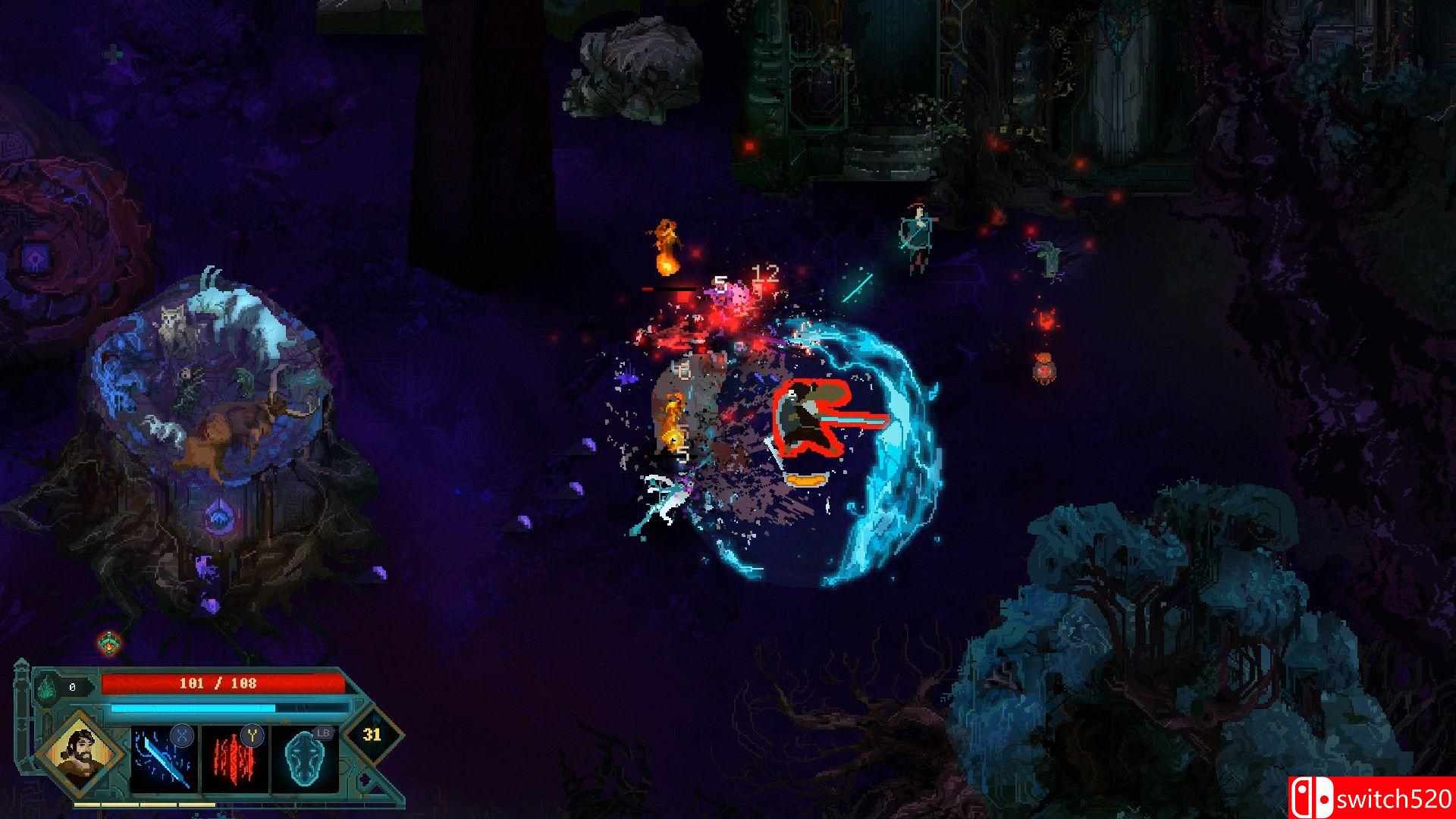This screenshot has width=1456, height=819.
Task: Click the X button prompt on the sword skill
Action: tap(182, 736)
